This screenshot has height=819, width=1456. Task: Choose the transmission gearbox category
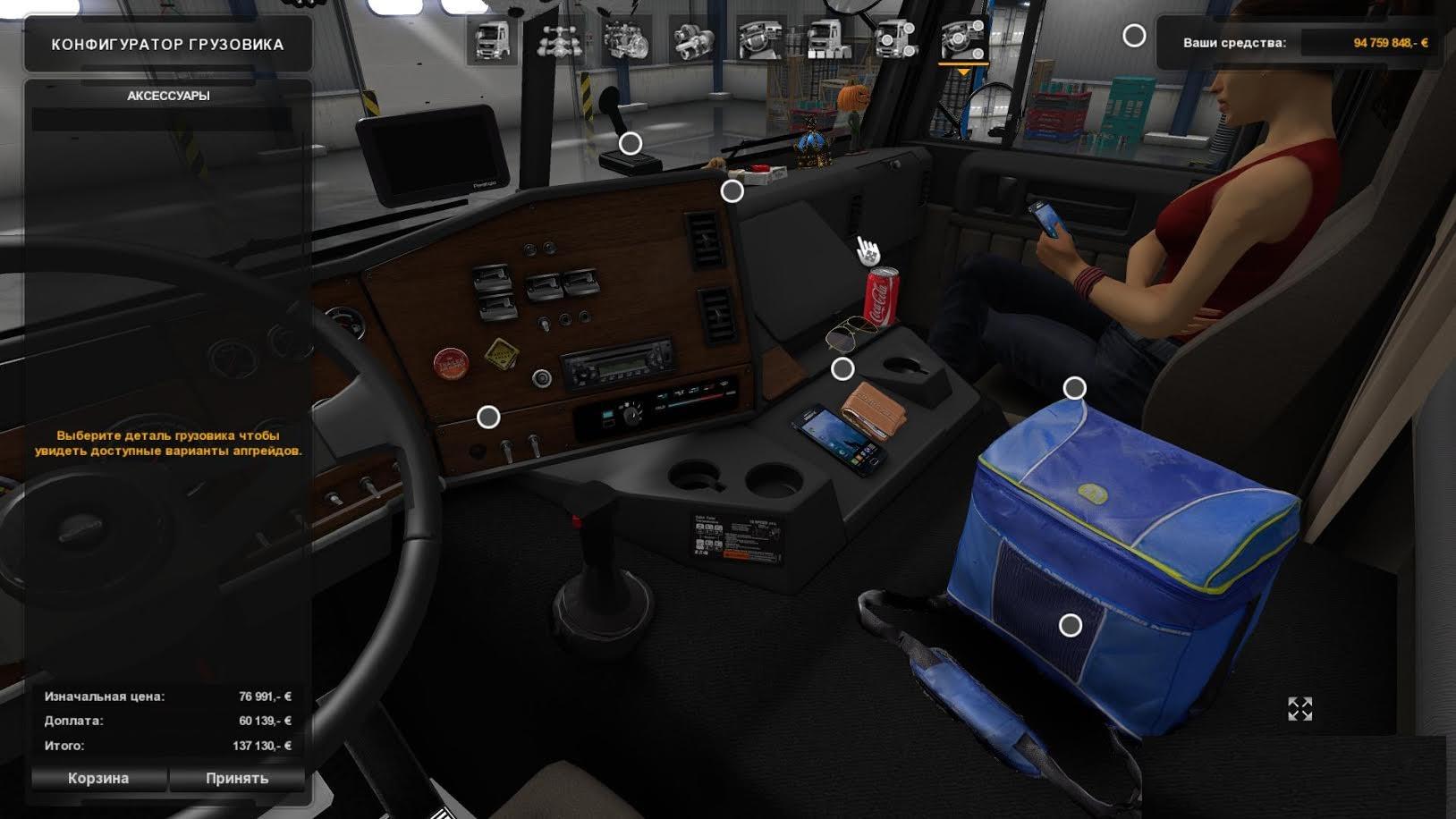coord(693,40)
